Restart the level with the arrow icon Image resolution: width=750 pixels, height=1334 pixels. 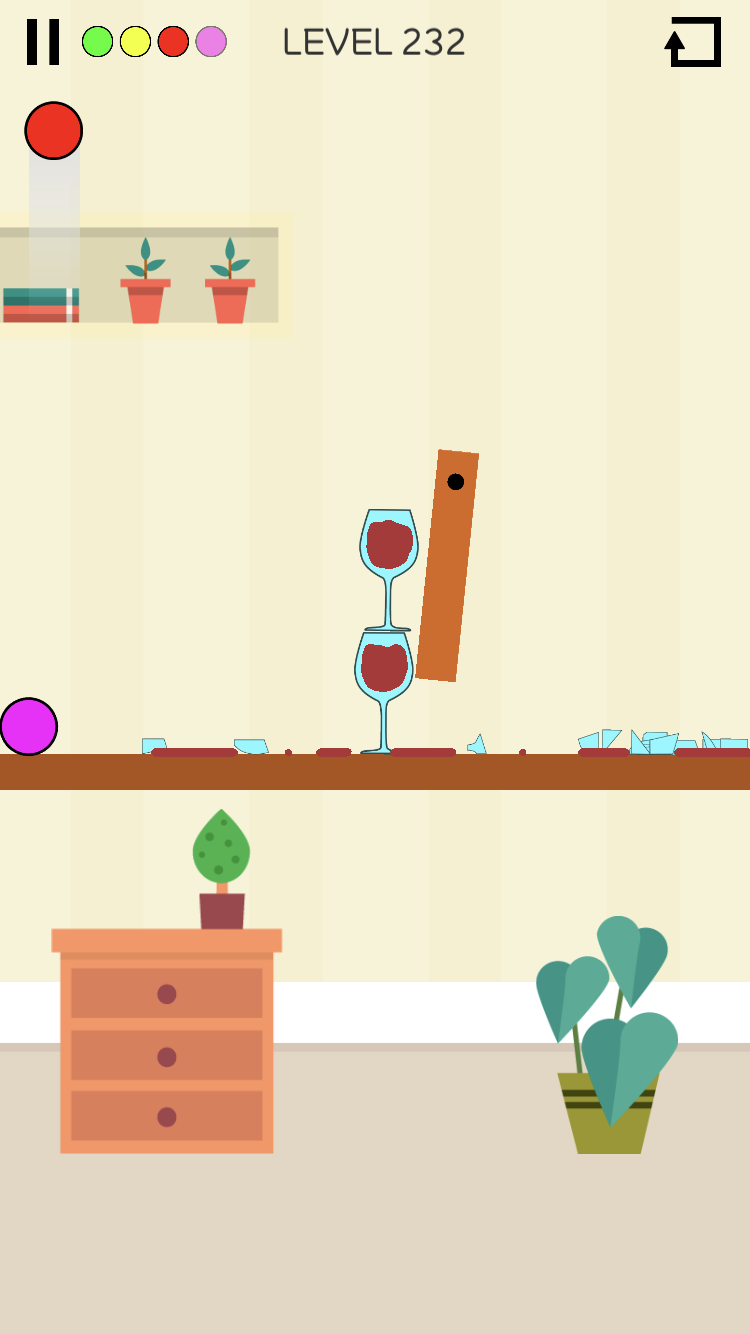pos(693,42)
